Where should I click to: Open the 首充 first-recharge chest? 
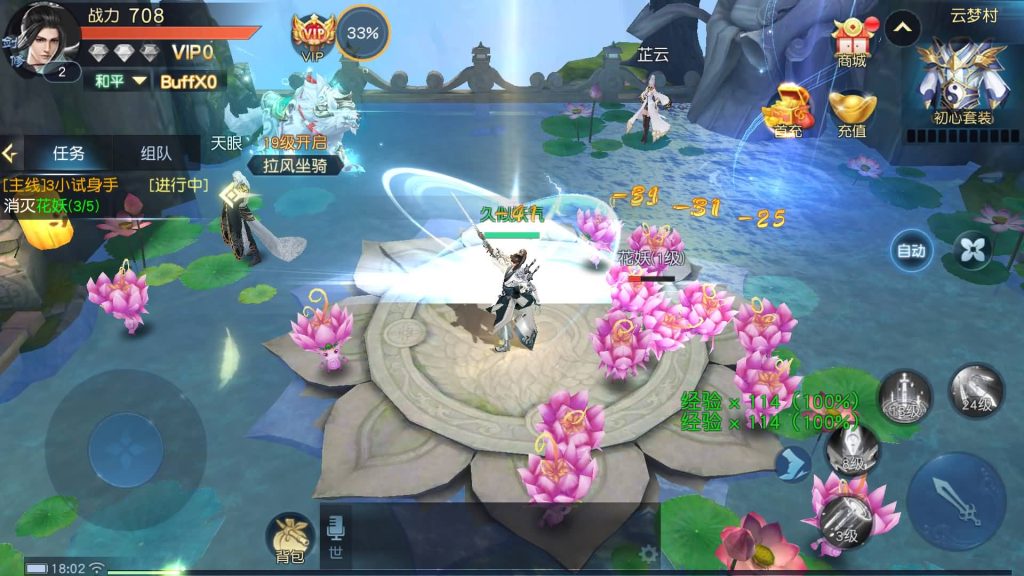coord(788,110)
